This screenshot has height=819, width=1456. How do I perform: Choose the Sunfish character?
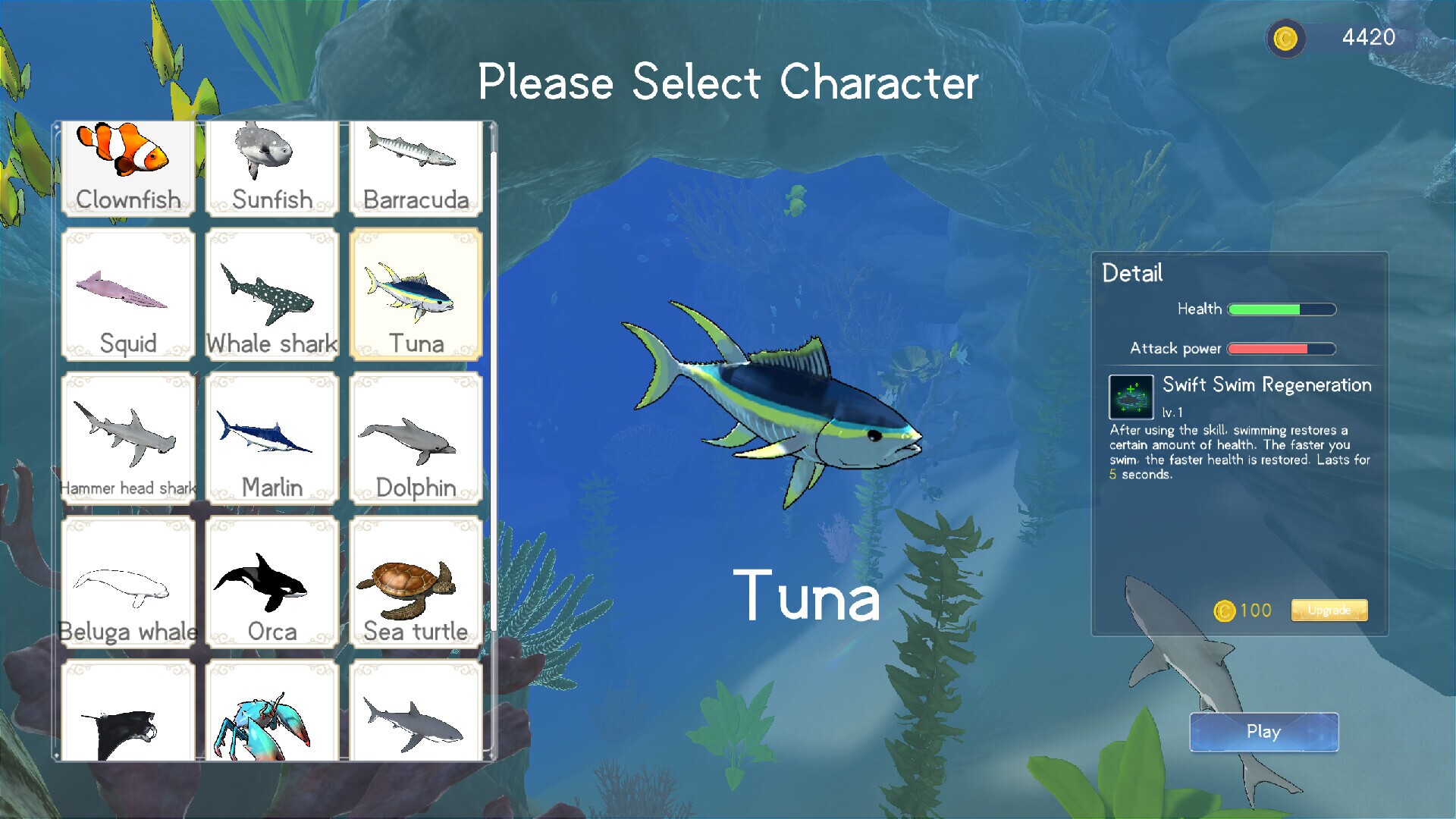pyautogui.click(x=271, y=168)
